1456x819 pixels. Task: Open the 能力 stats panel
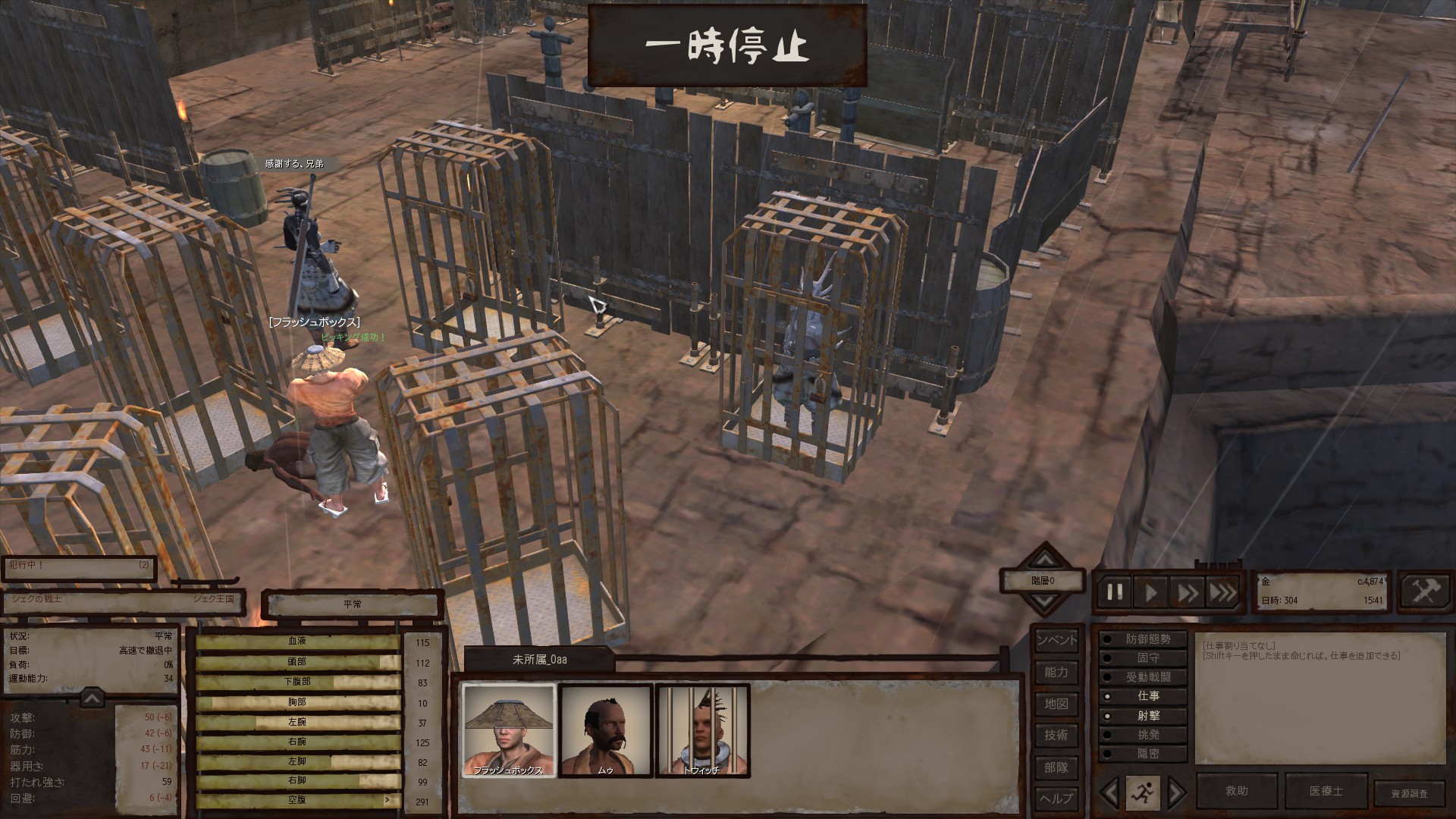click(x=1056, y=672)
